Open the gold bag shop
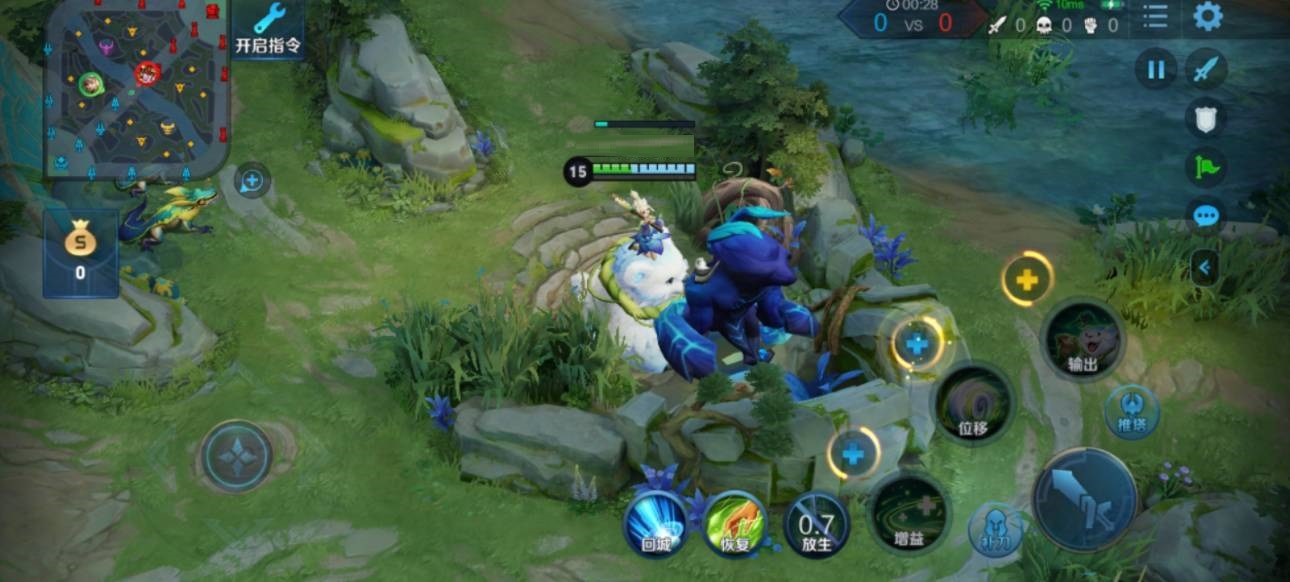This screenshot has width=1290, height=582. 80,252
